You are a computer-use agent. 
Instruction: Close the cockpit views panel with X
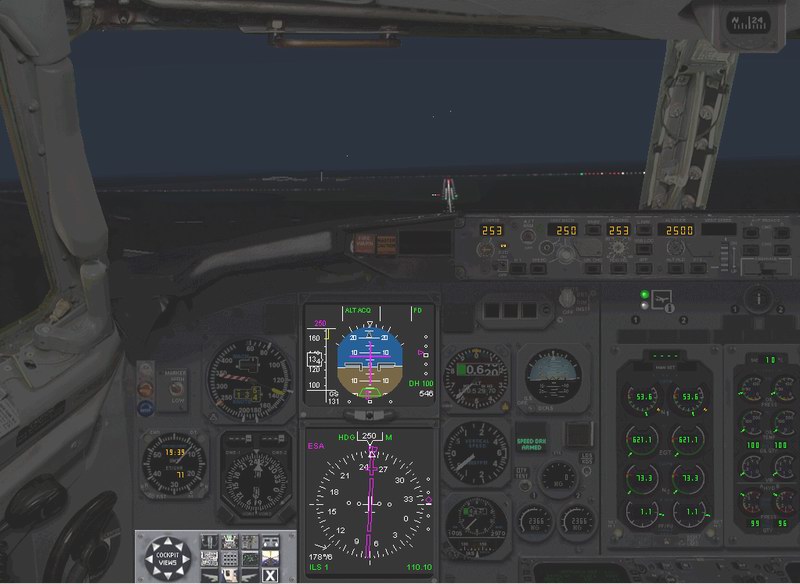270,574
